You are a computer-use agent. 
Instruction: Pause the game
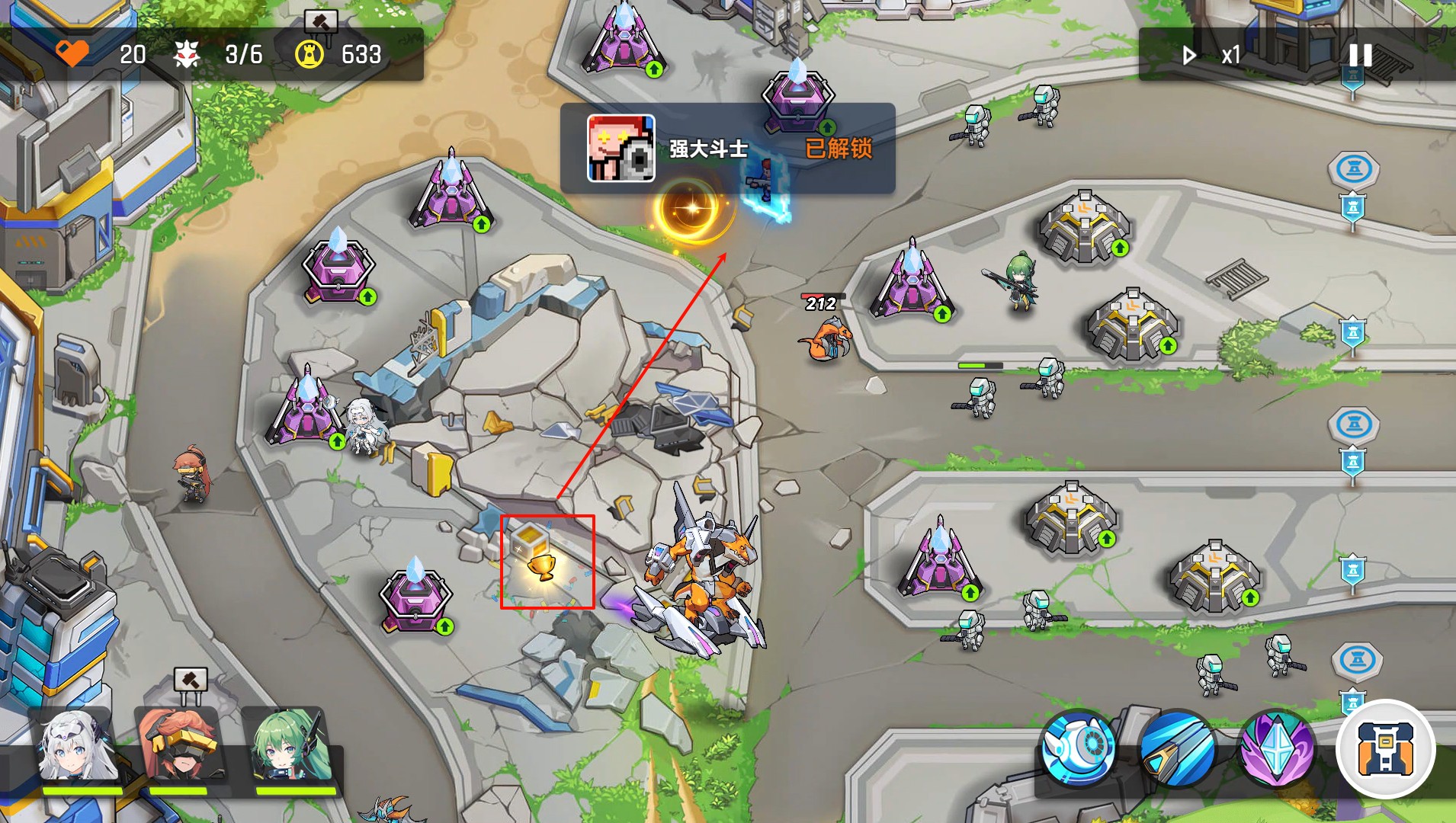click(x=1360, y=55)
